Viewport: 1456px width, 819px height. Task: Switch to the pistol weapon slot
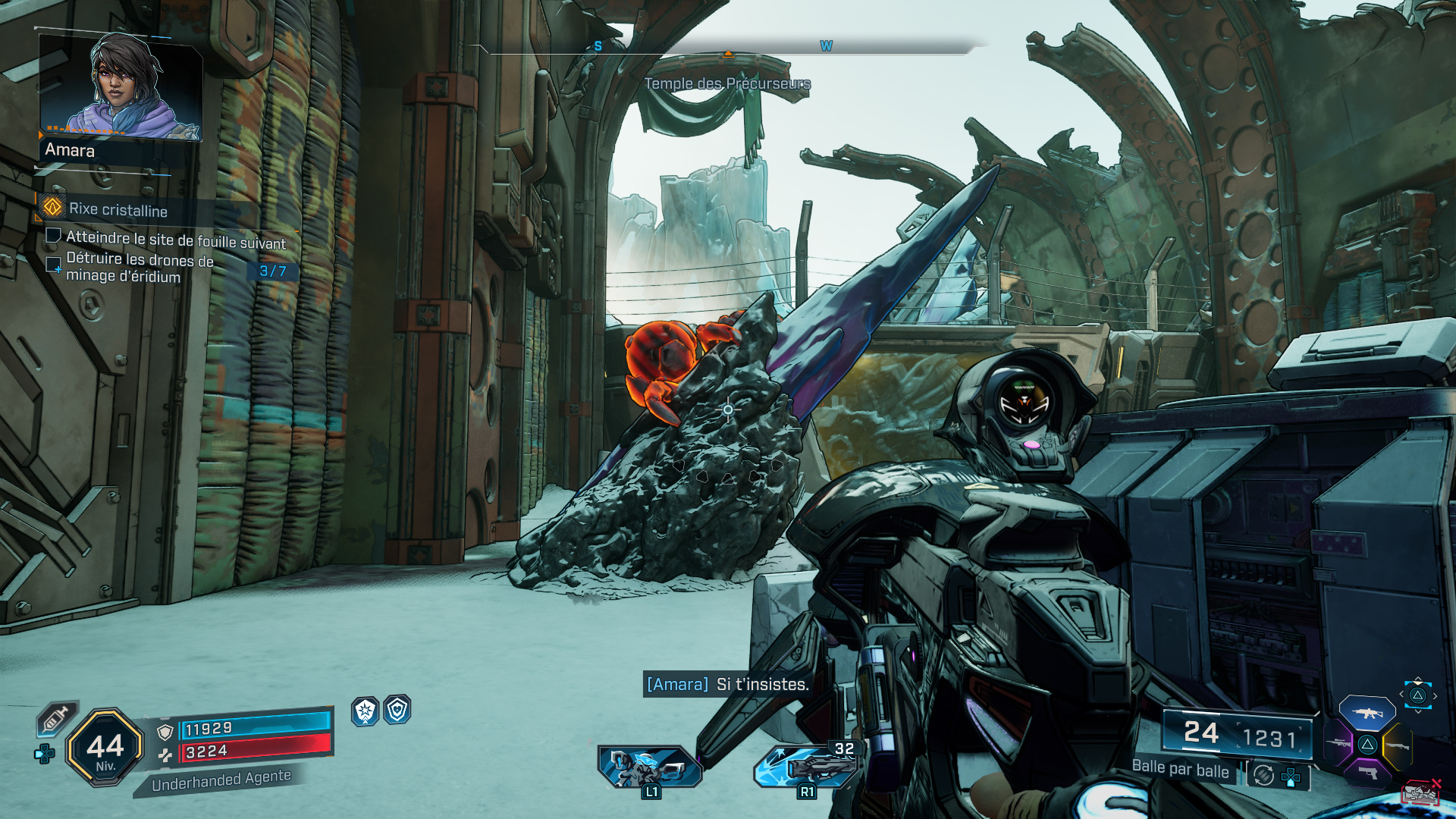(1367, 773)
